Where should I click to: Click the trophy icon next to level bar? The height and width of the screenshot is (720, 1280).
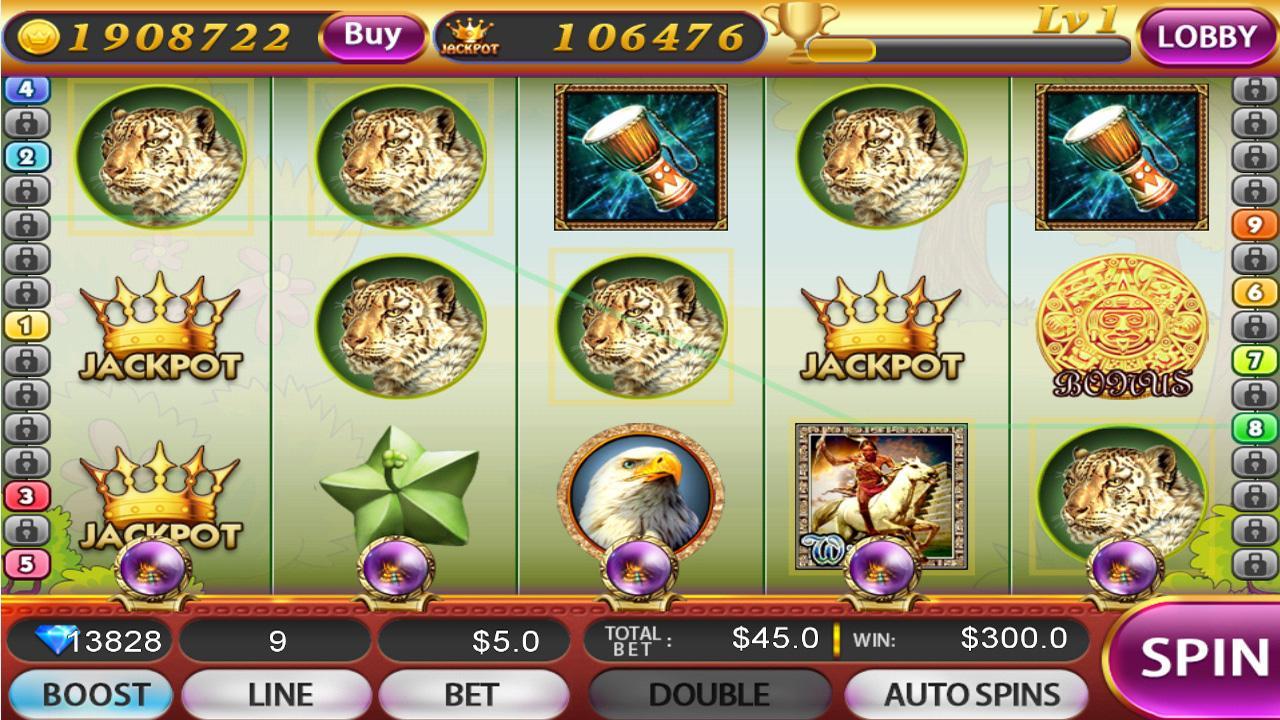pos(800,33)
